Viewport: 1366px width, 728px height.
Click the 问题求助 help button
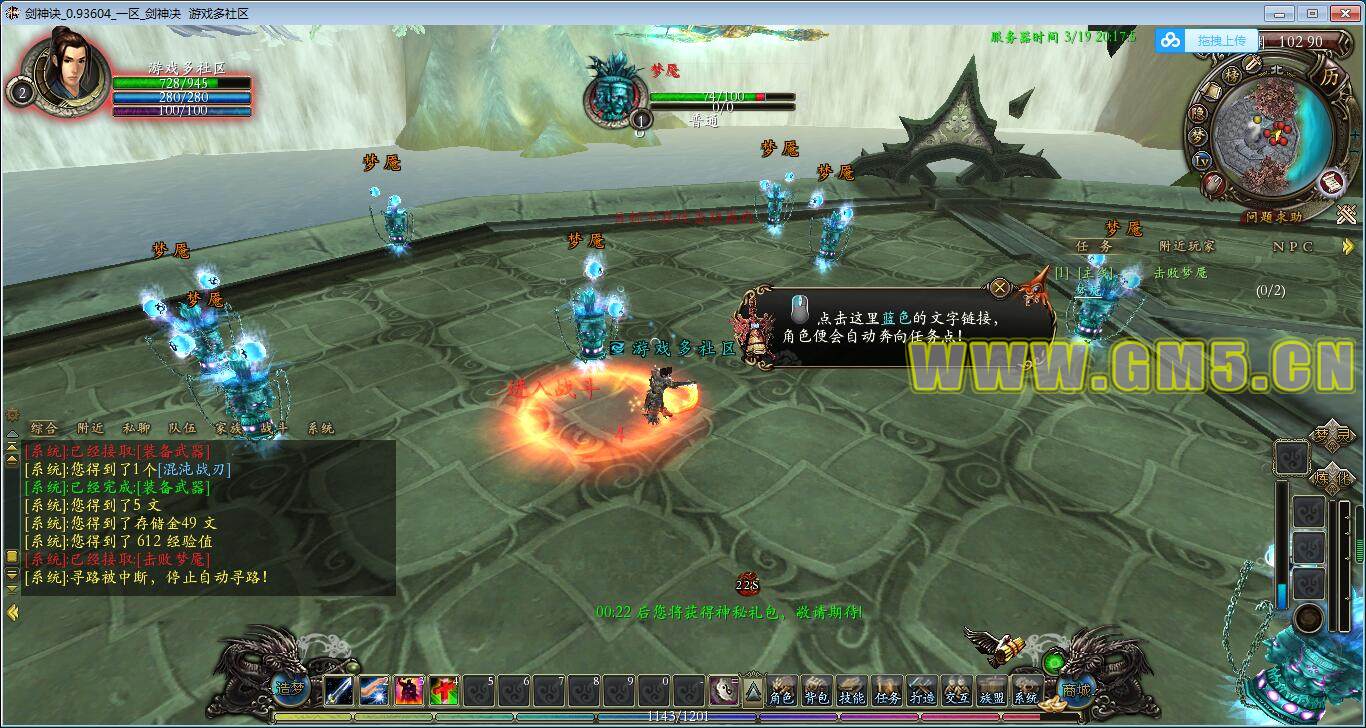(1274, 217)
